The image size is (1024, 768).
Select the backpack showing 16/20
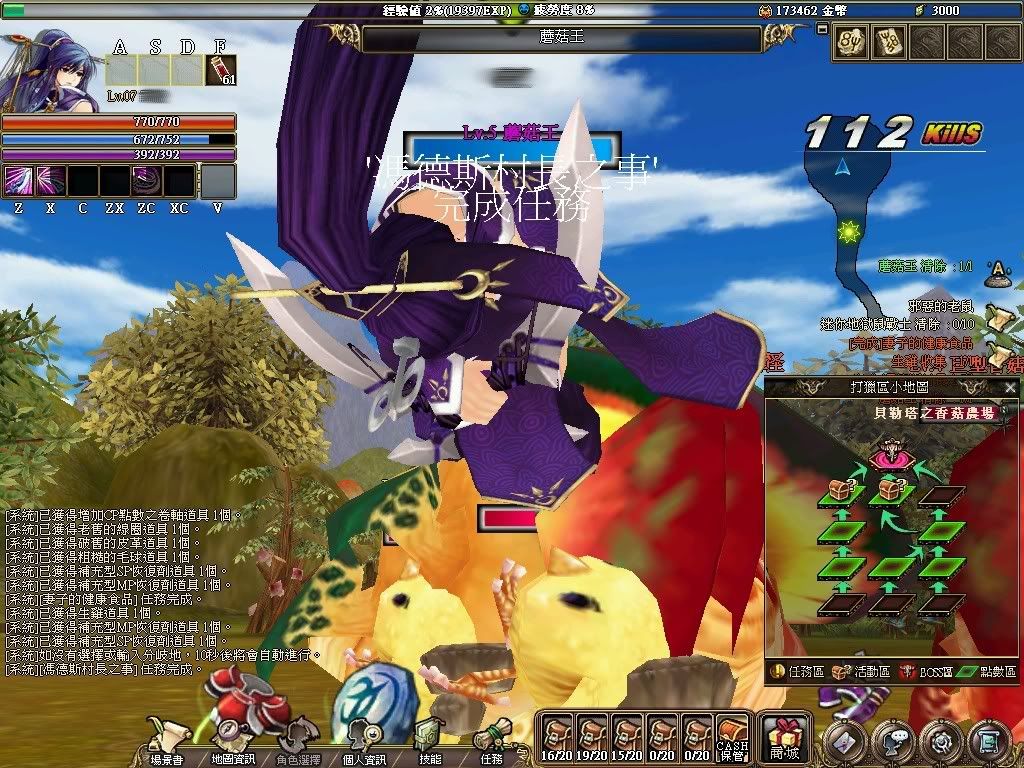coord(556,738)
